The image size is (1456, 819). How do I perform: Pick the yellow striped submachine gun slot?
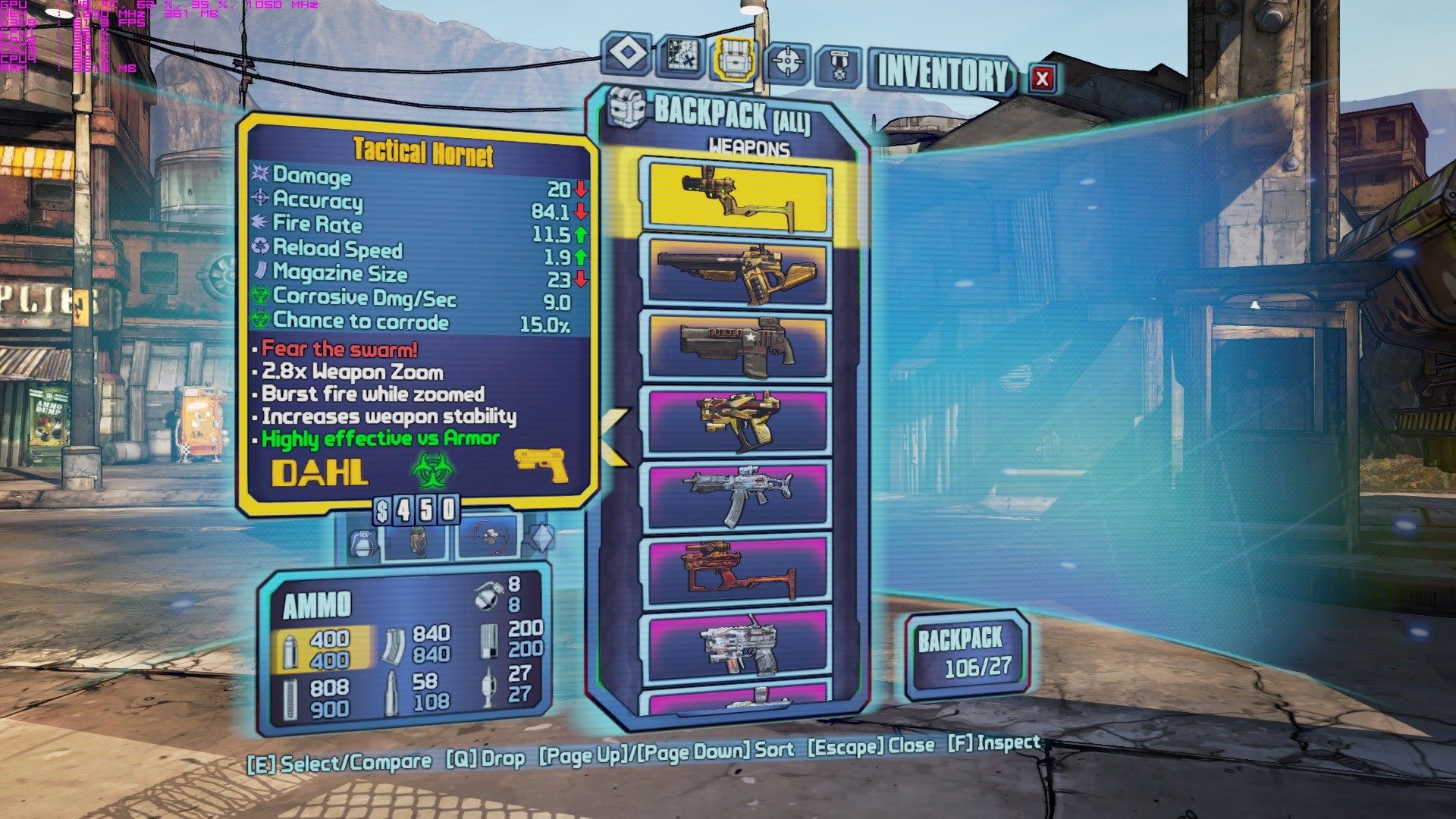click(737, 421)
